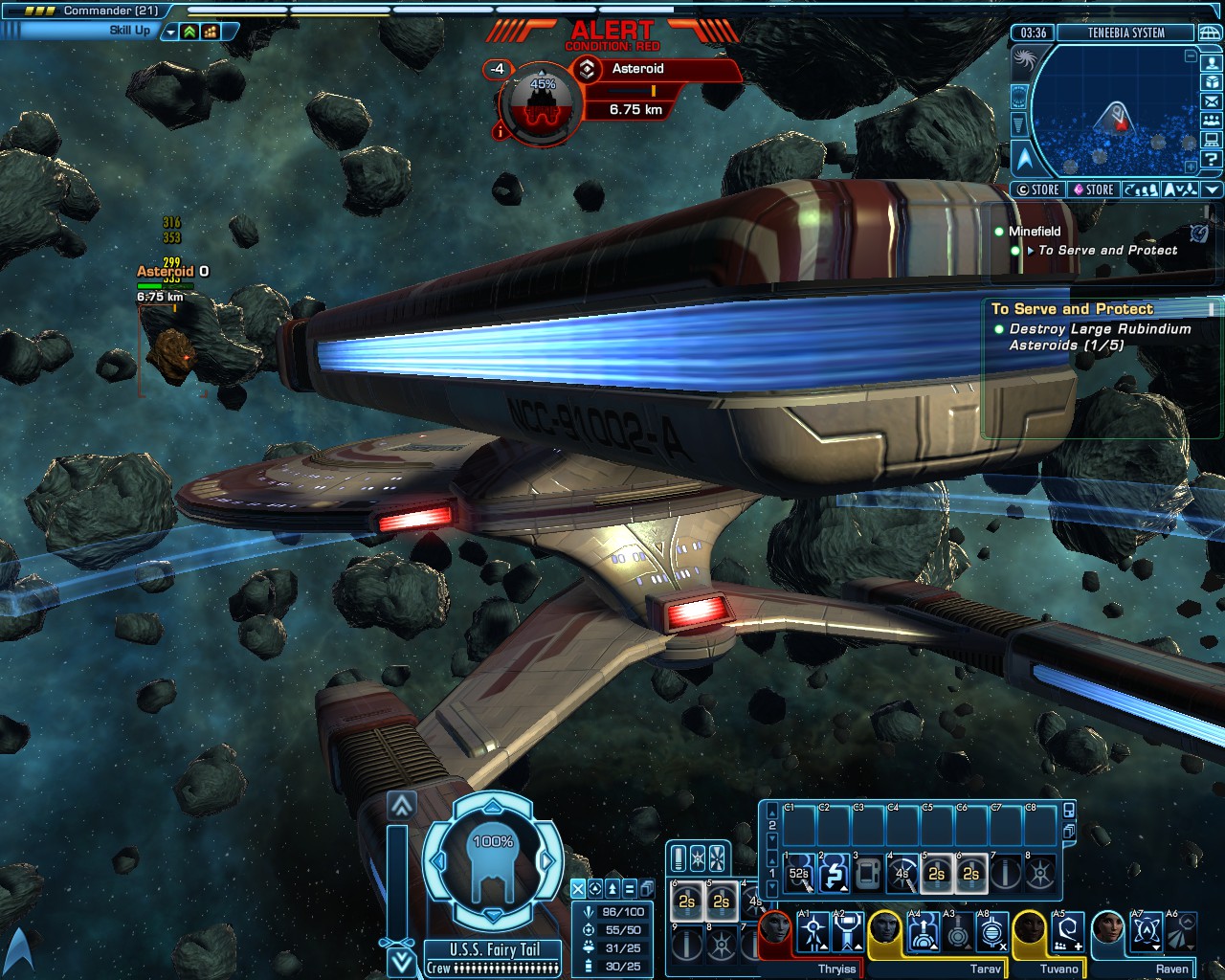
Task: Open the C-Store button
Action: tap(1037, 189)
